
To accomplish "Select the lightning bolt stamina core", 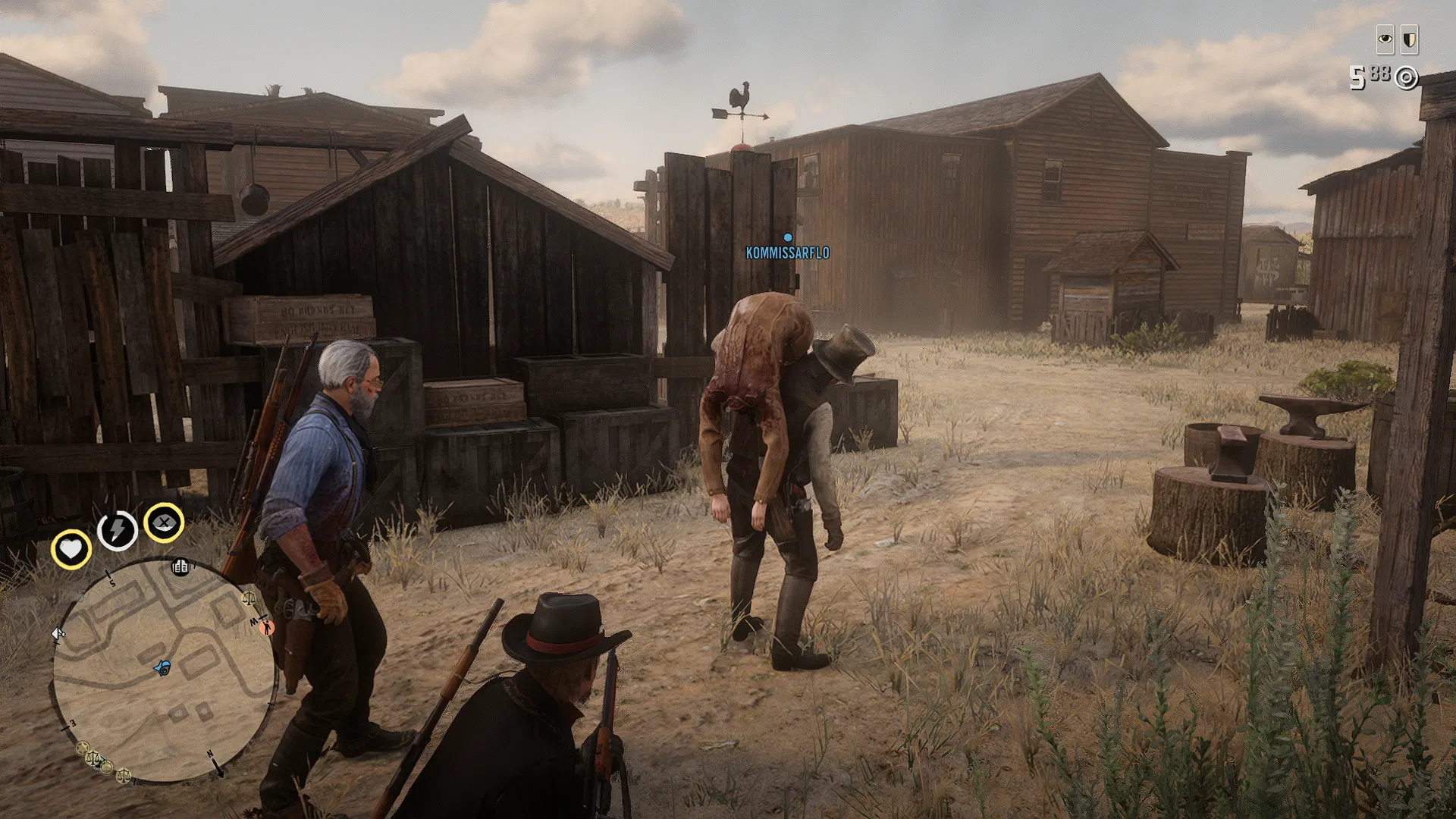I will click(117, 529).
